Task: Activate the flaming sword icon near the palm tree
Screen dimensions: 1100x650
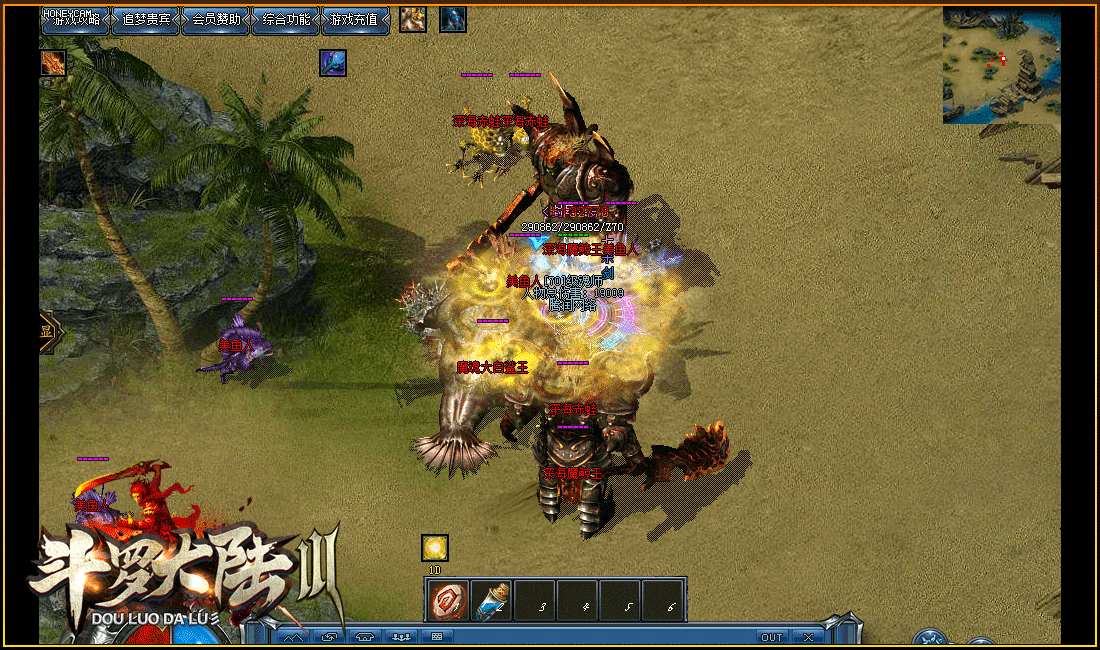Action: tap(53, 62)
